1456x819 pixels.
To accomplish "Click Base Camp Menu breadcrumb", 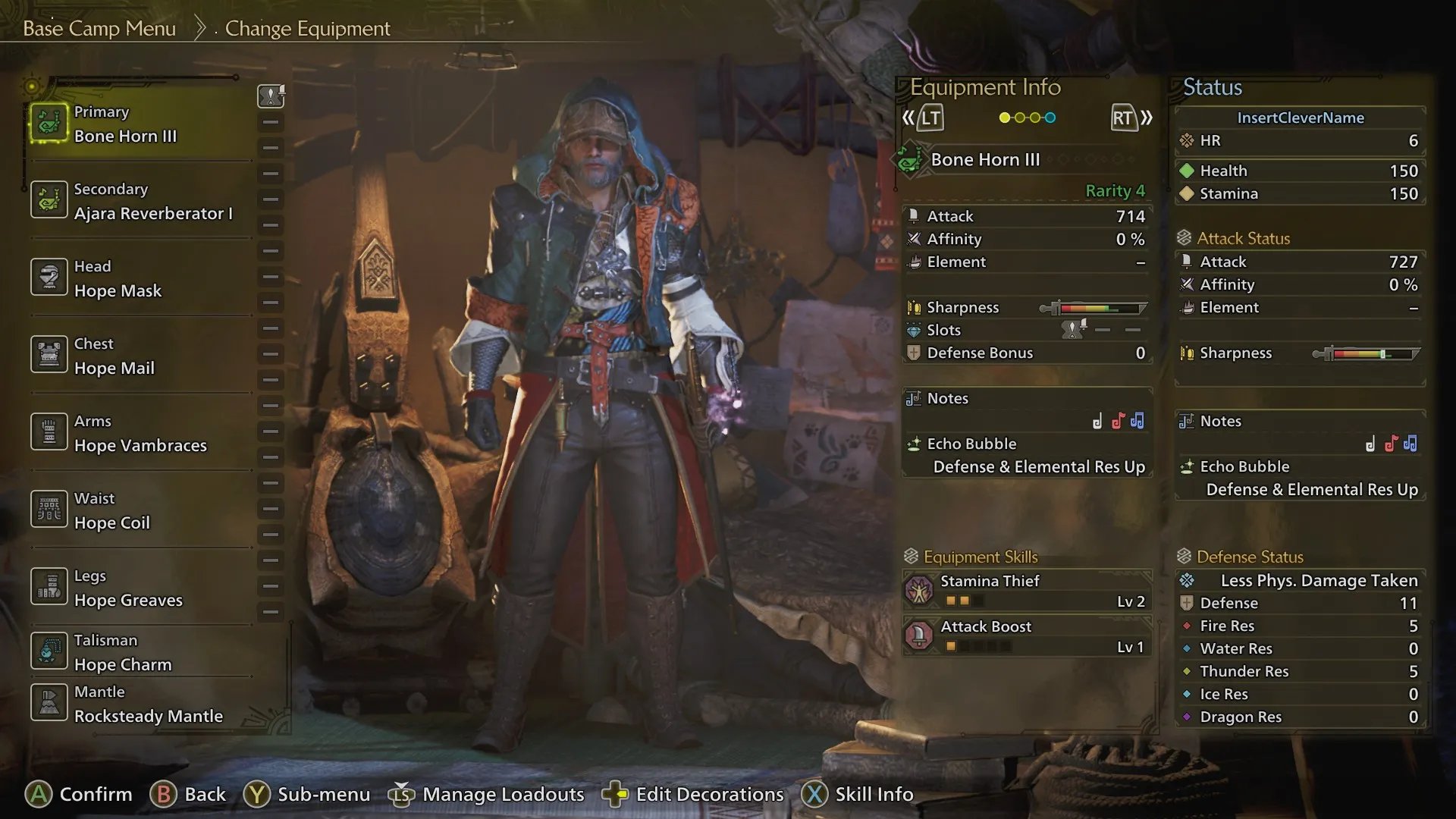I will pyautogui.click(x=99, y=29).
